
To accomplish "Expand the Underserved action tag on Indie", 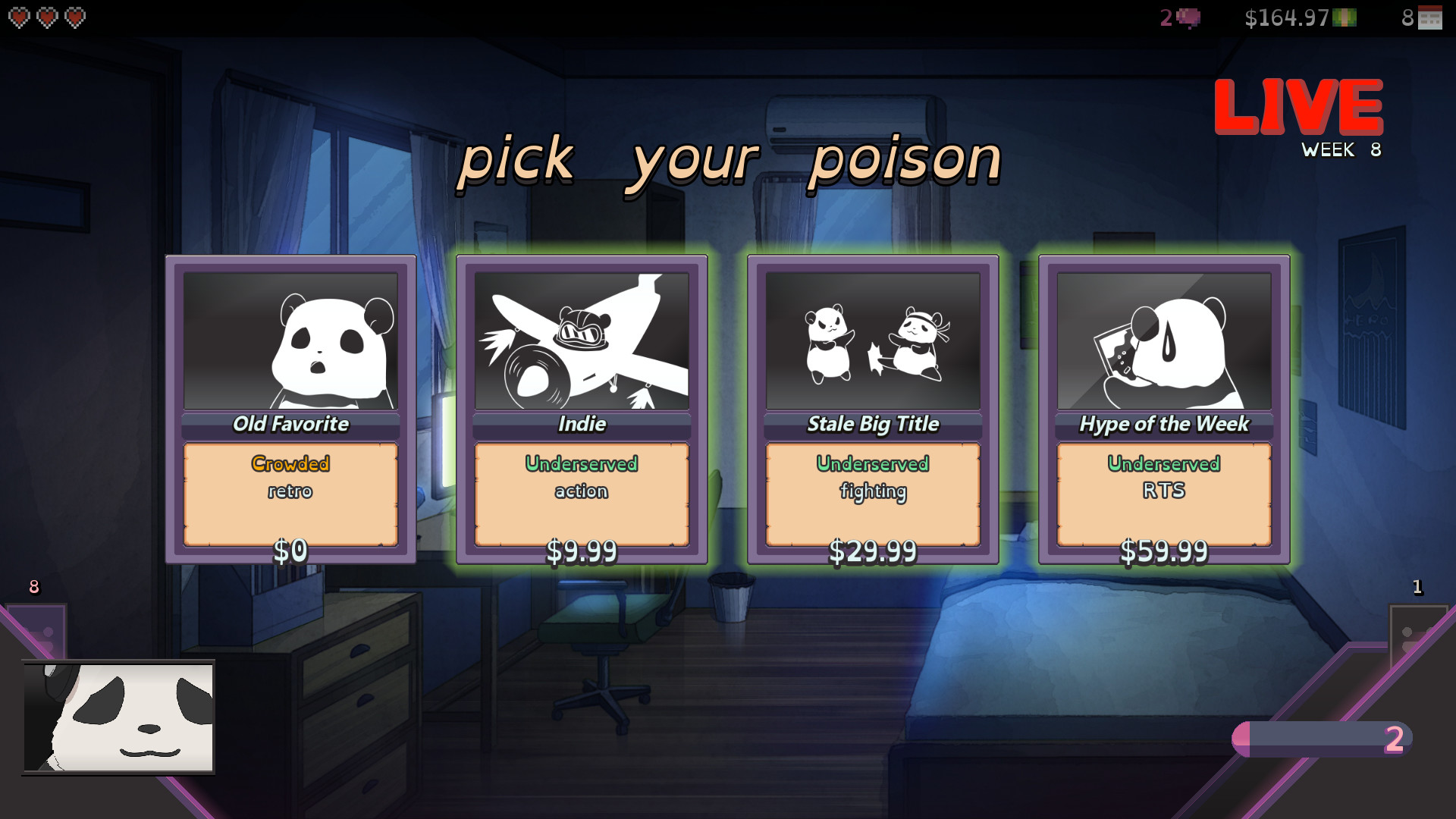I will click(x=582, y=478).
